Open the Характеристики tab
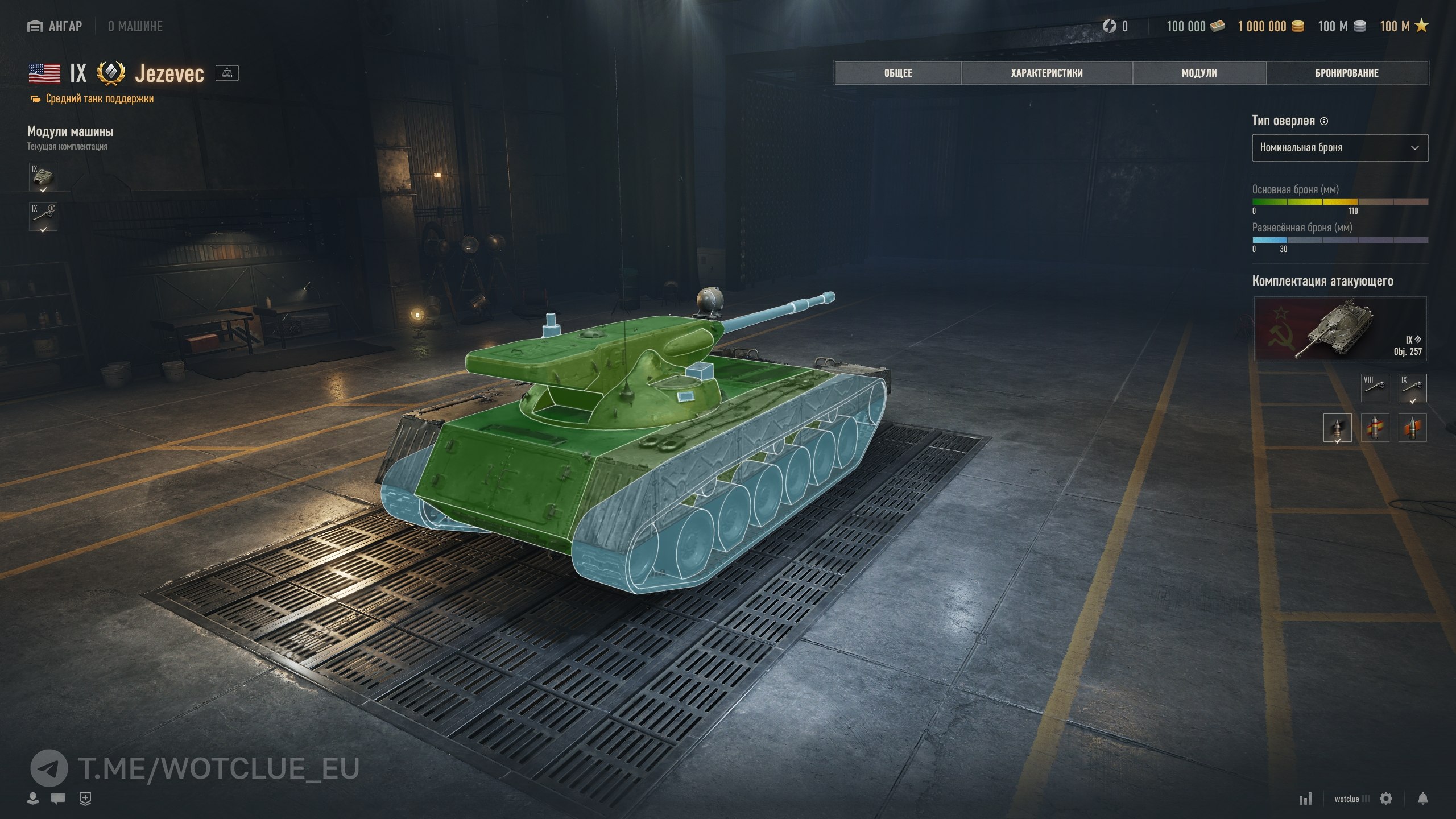1456x819 pixels. point(1046,73)
